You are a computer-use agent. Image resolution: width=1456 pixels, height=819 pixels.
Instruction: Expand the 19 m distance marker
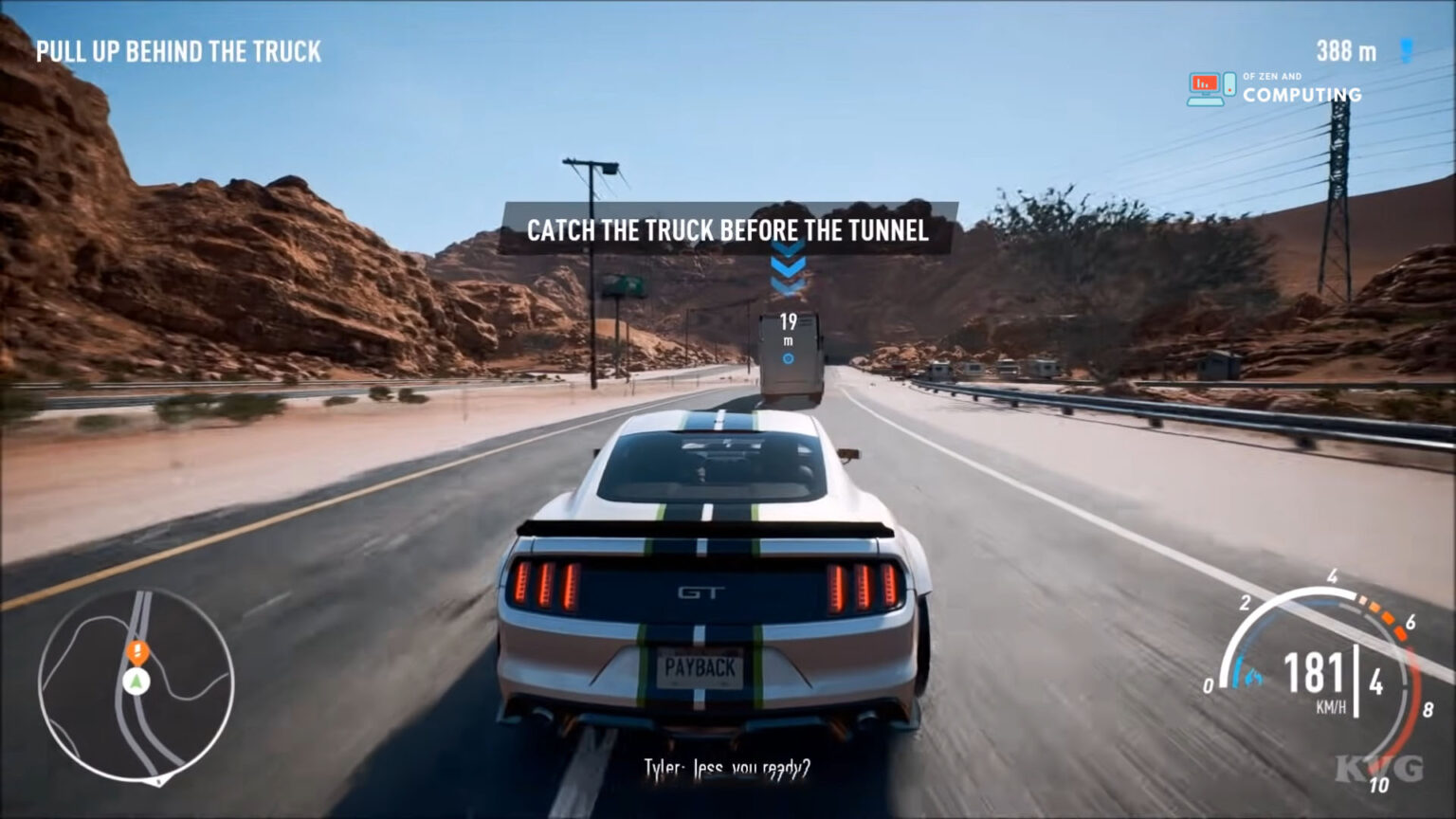click(787, 327)
